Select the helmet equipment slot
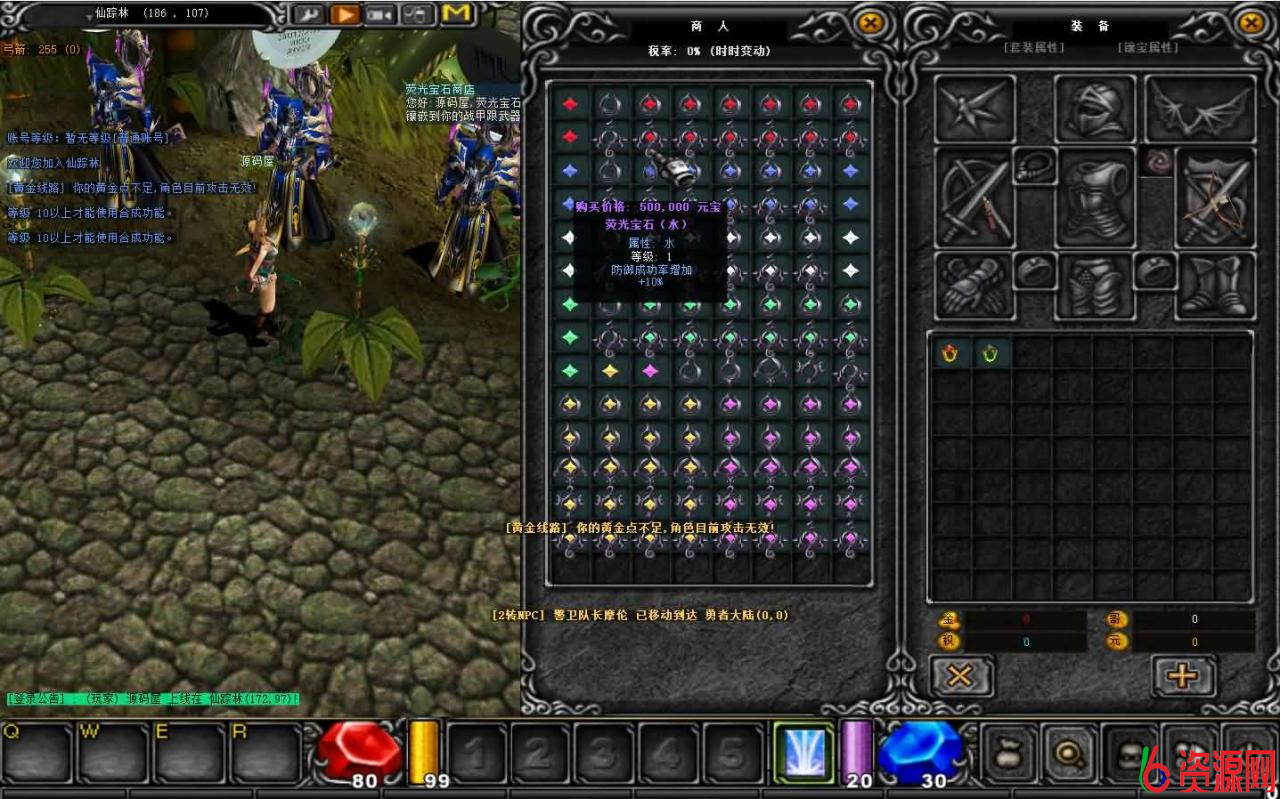The height and width of the screenshot is (799, 1280). (1093, 109)
